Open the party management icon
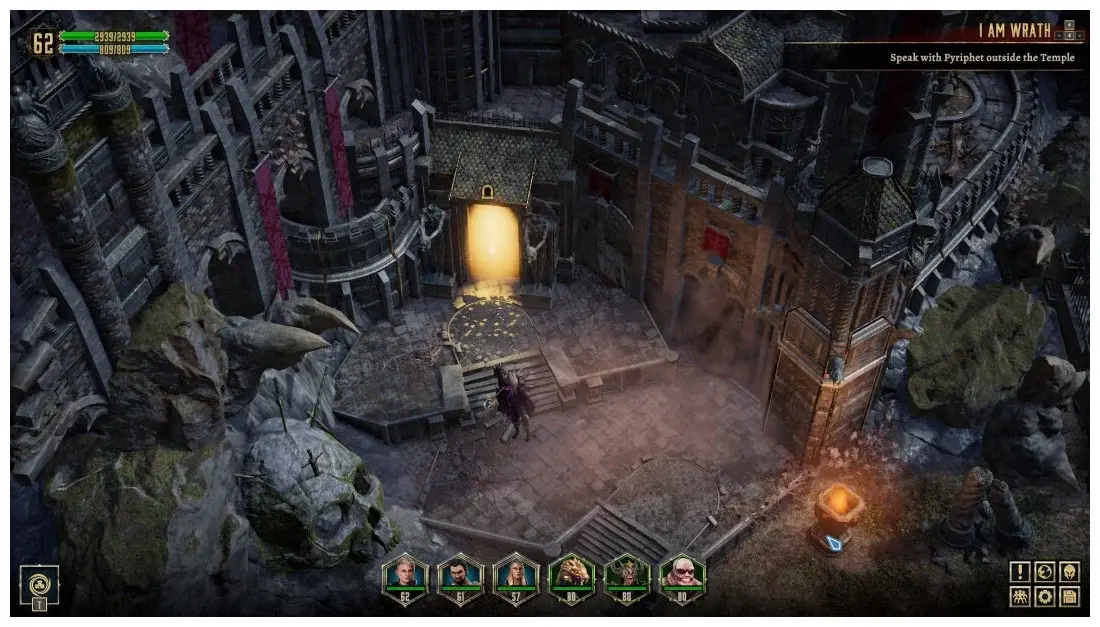Image resolution: width=1100 pixels, height=627 pixels. pos(1019,597)
